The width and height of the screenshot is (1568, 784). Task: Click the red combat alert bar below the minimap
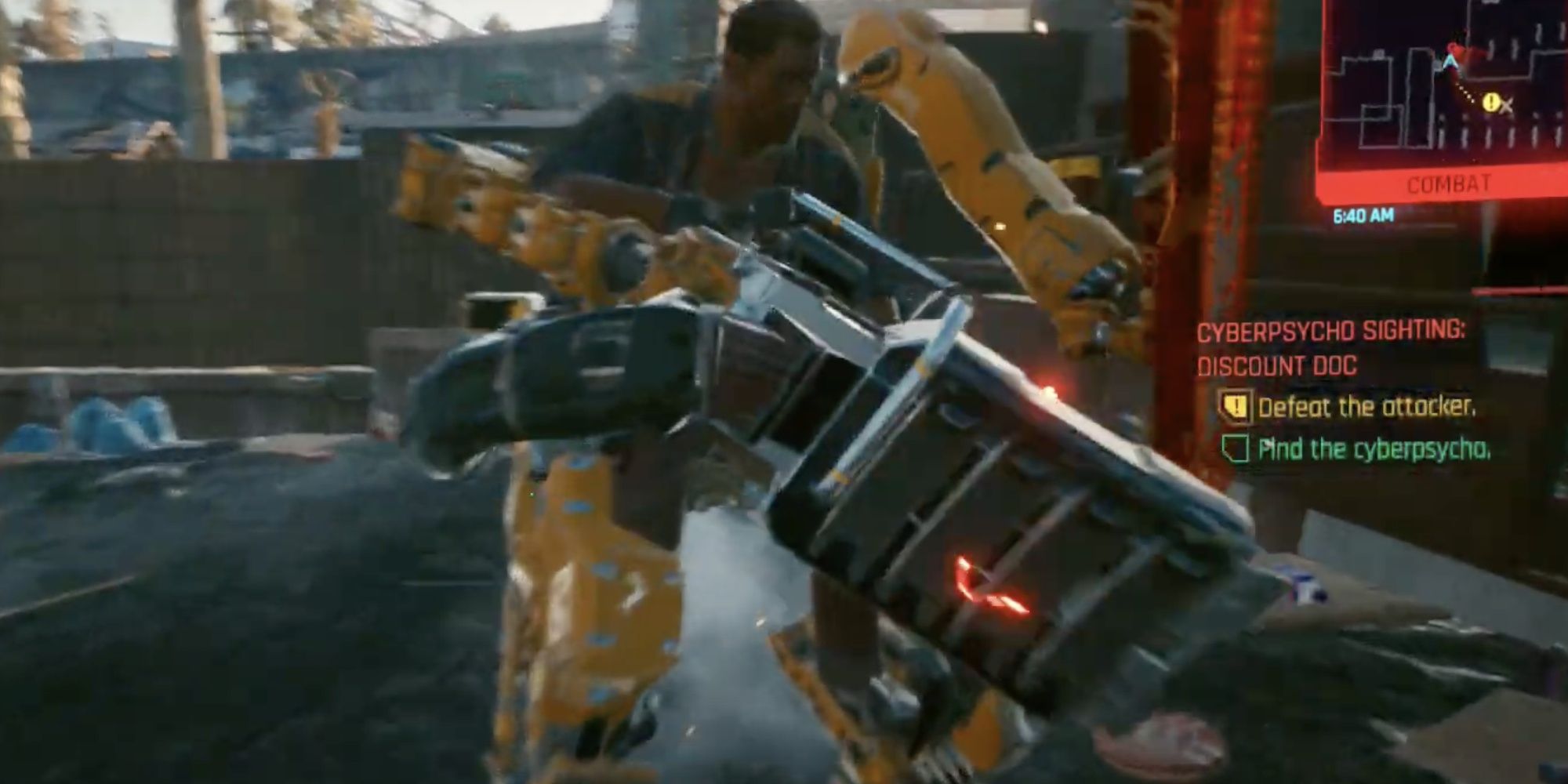[1449, 181]
